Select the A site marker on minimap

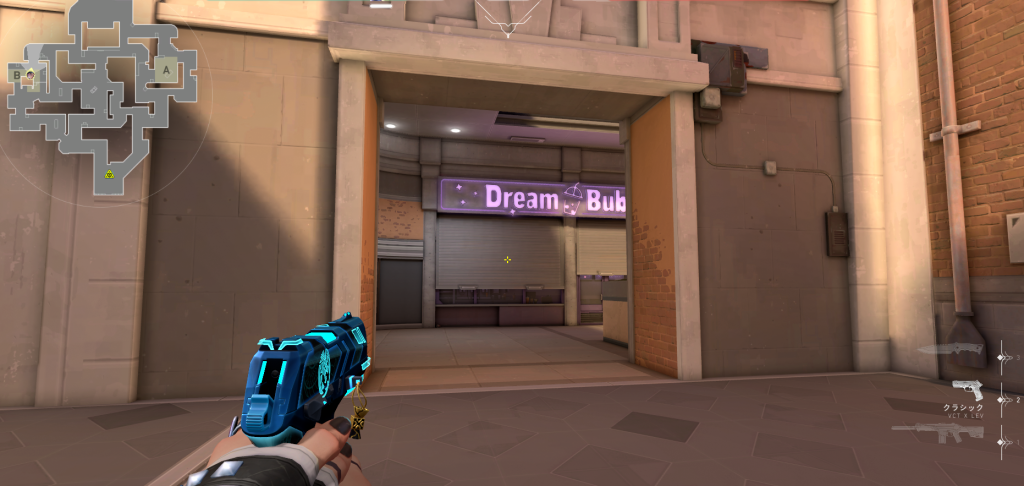point(164,70)
